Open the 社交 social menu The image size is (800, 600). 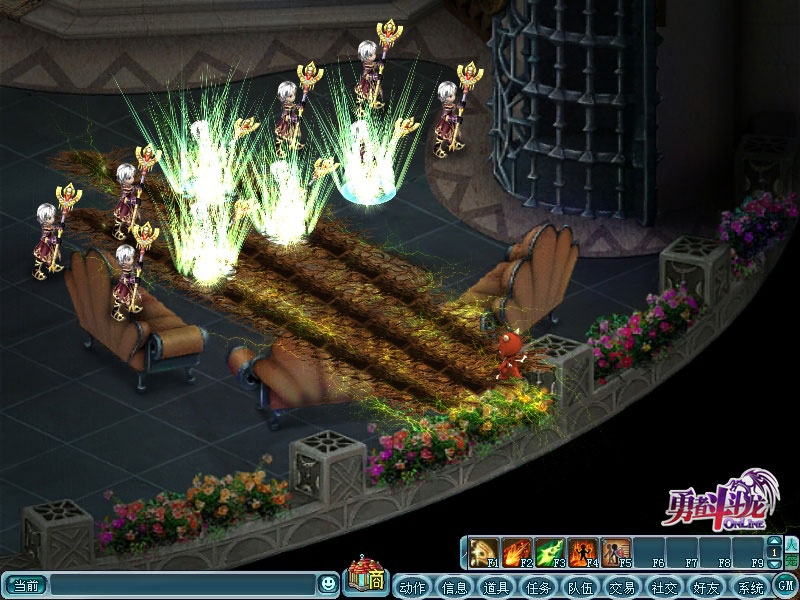tap(664, 587)
